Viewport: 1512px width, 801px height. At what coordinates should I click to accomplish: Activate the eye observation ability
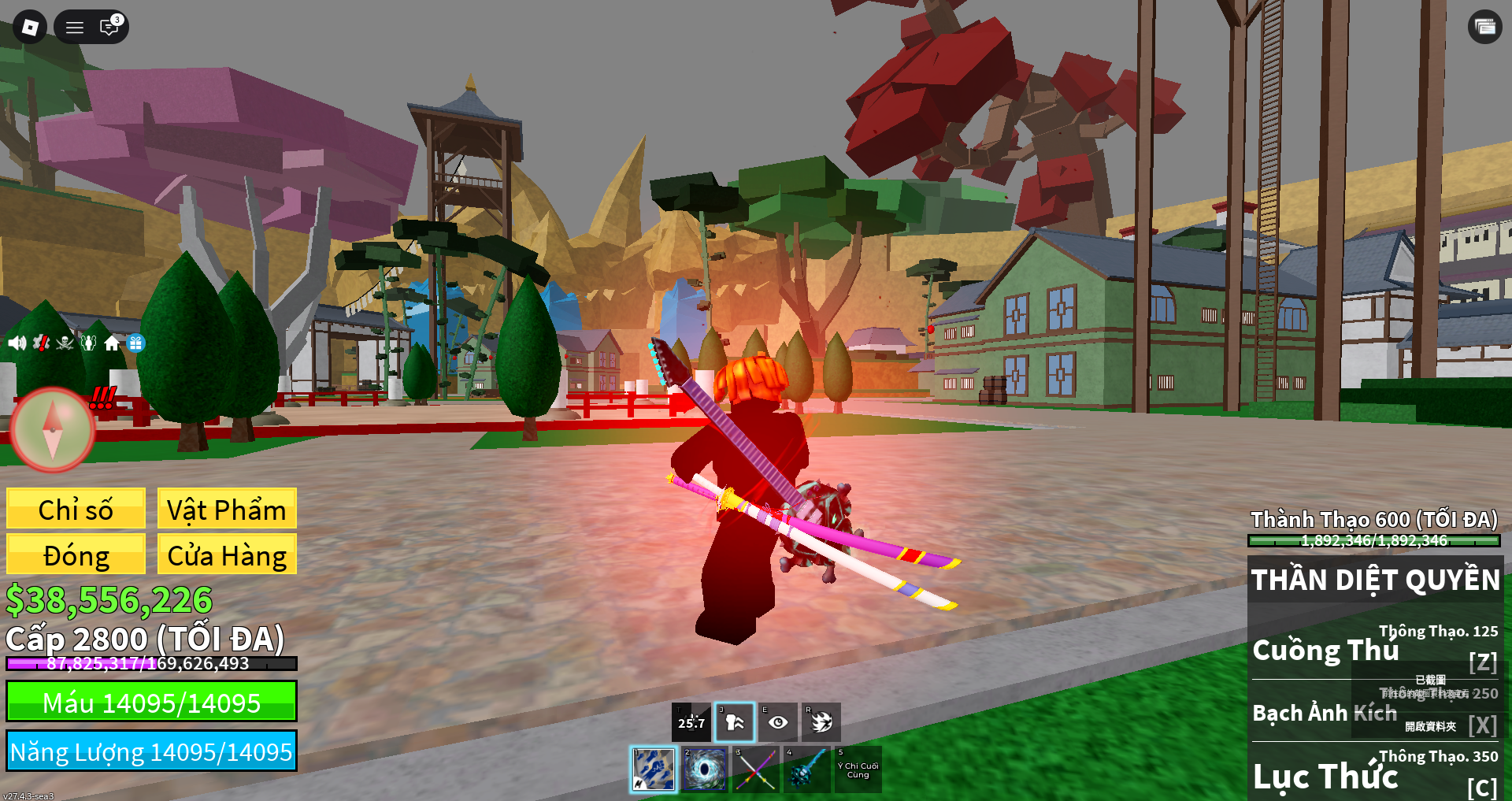pyautogui.click(x=778, y=721)
